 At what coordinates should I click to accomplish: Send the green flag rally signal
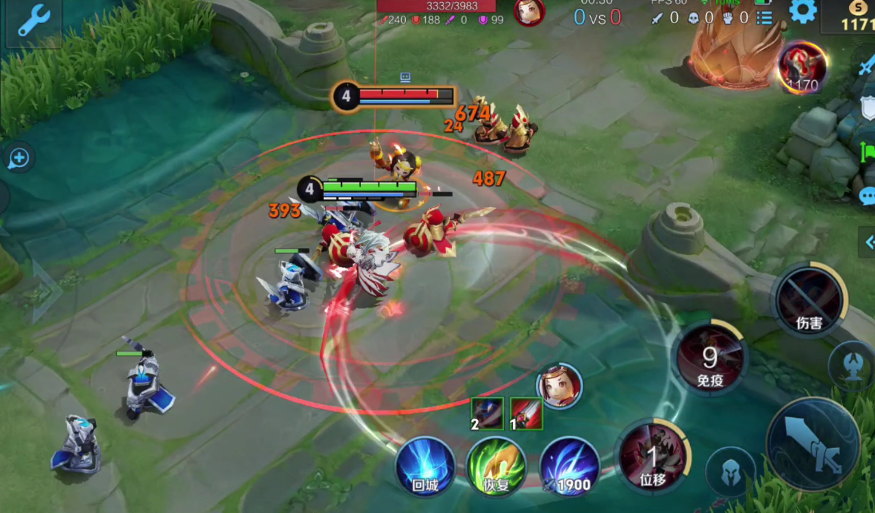pos(866,153)
